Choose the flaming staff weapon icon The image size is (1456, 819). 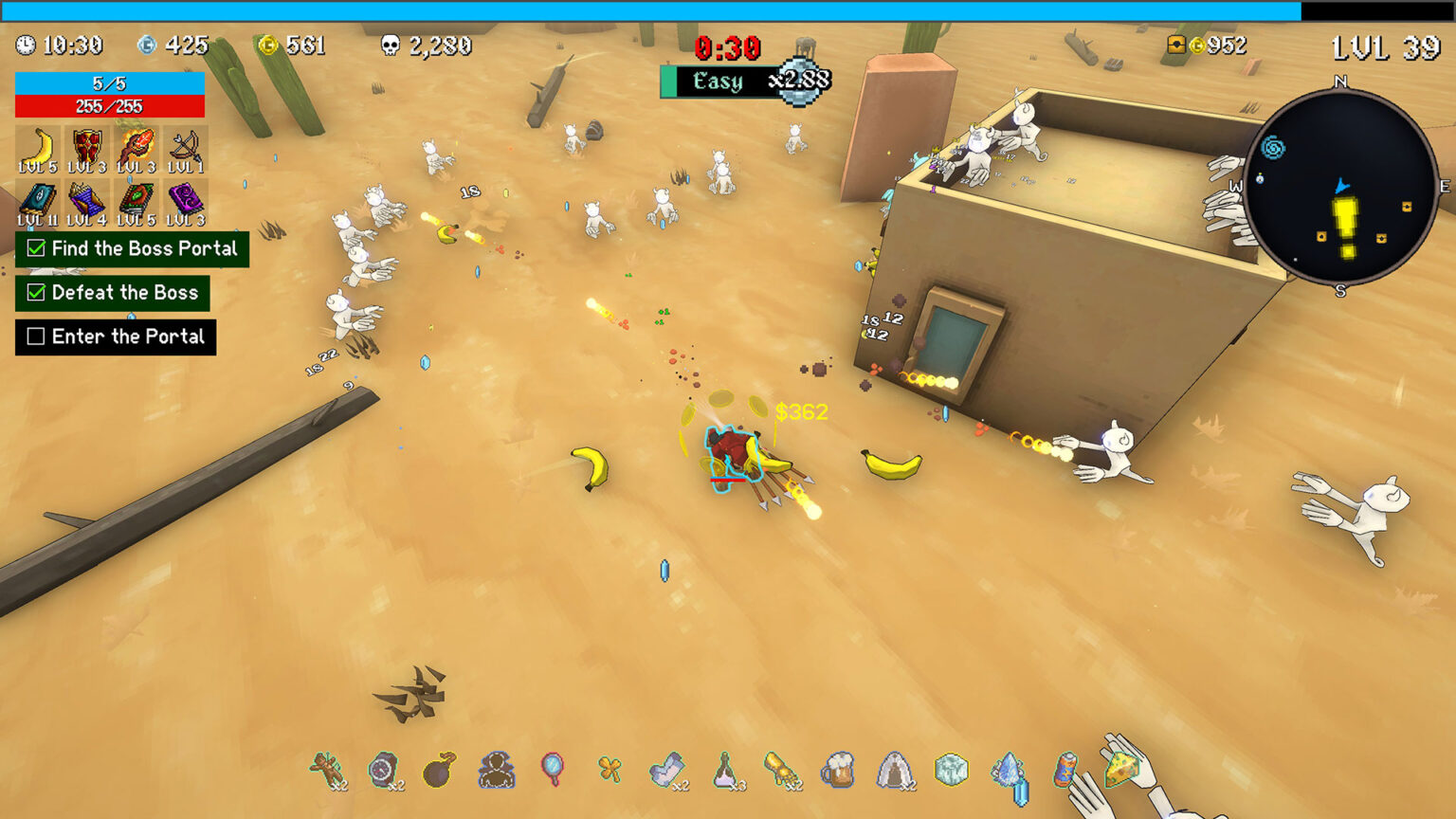(x=136, y=148)
